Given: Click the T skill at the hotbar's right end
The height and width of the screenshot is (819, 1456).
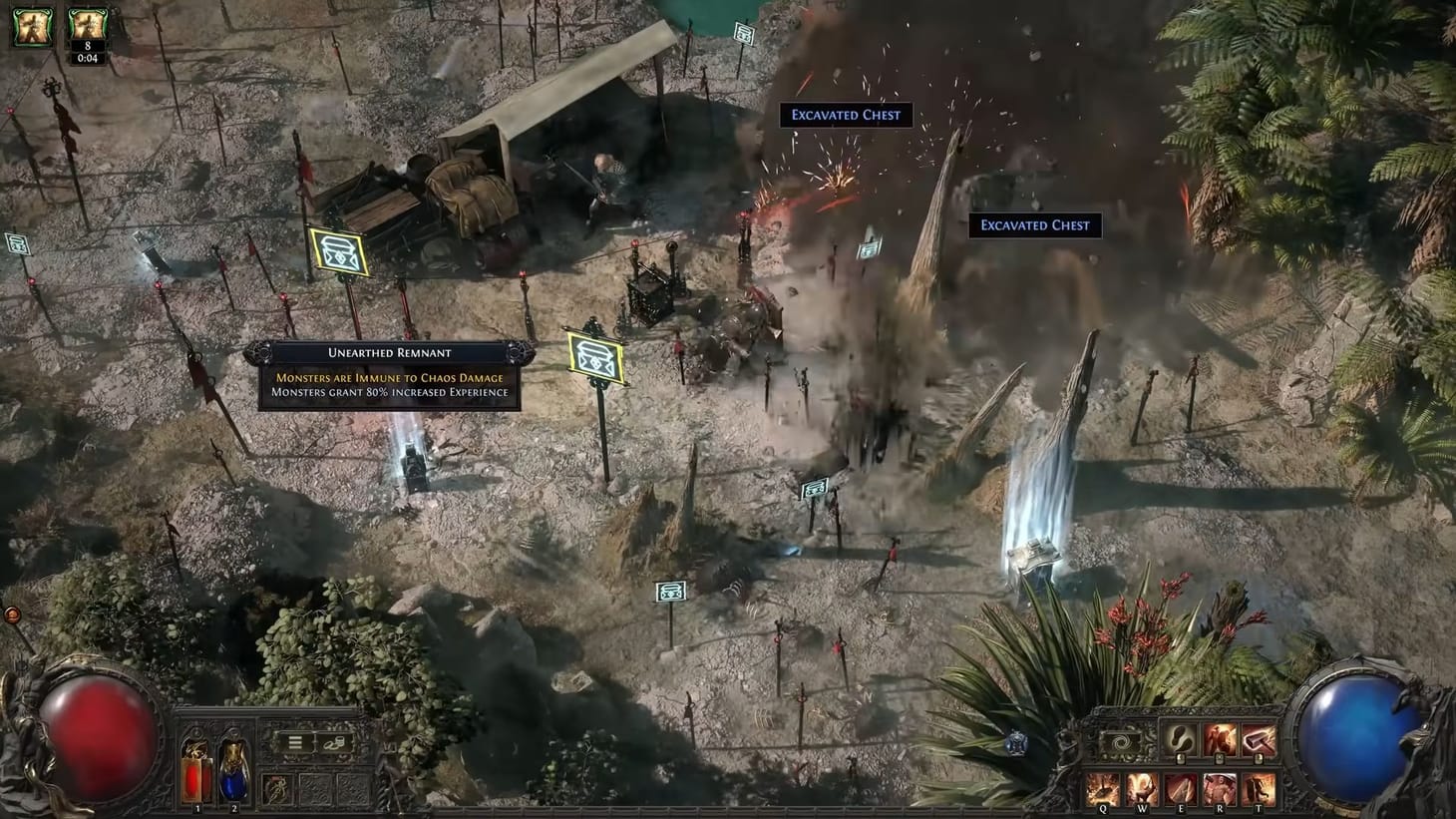Looking at the screenshot, I should click(1259, 787).
